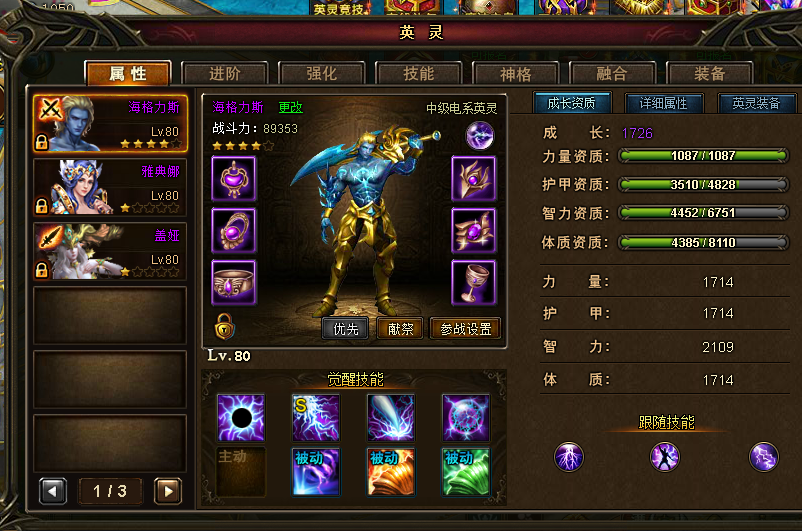Switch to the 进阶 tab
Screen dimensions: 802x531
[x=224, y=74]
